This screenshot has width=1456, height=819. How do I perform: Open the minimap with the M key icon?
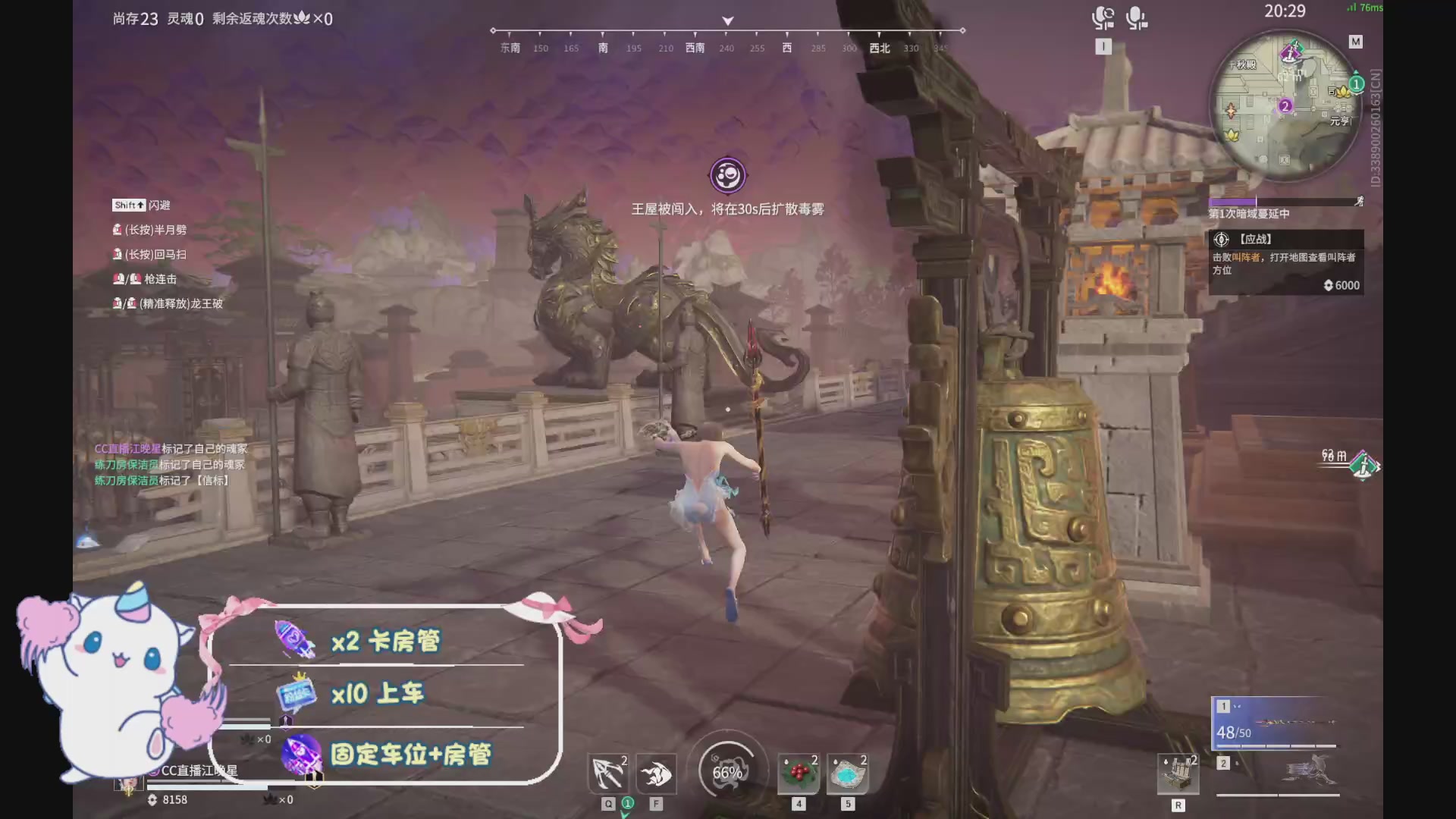point(1357,42)
